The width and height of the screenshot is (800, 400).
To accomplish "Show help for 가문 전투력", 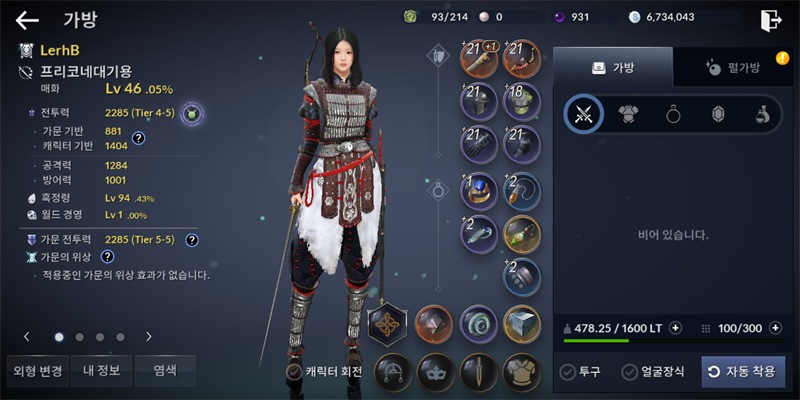I will 191,240.
